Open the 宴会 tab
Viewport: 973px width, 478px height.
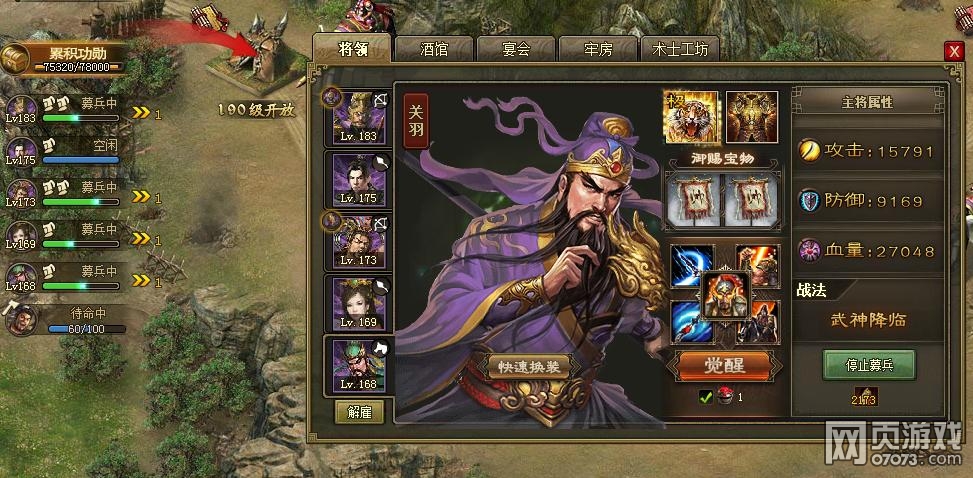click(515, 49)
